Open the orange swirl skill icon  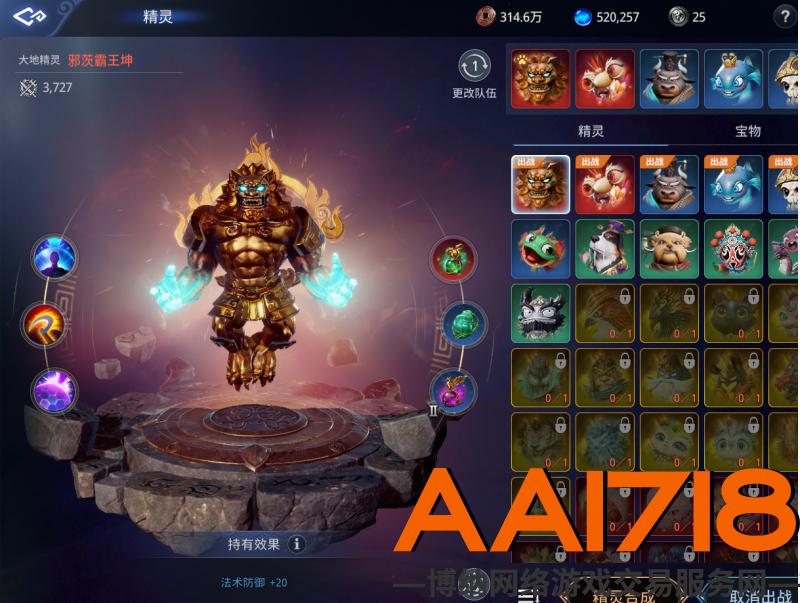[44, 324]
